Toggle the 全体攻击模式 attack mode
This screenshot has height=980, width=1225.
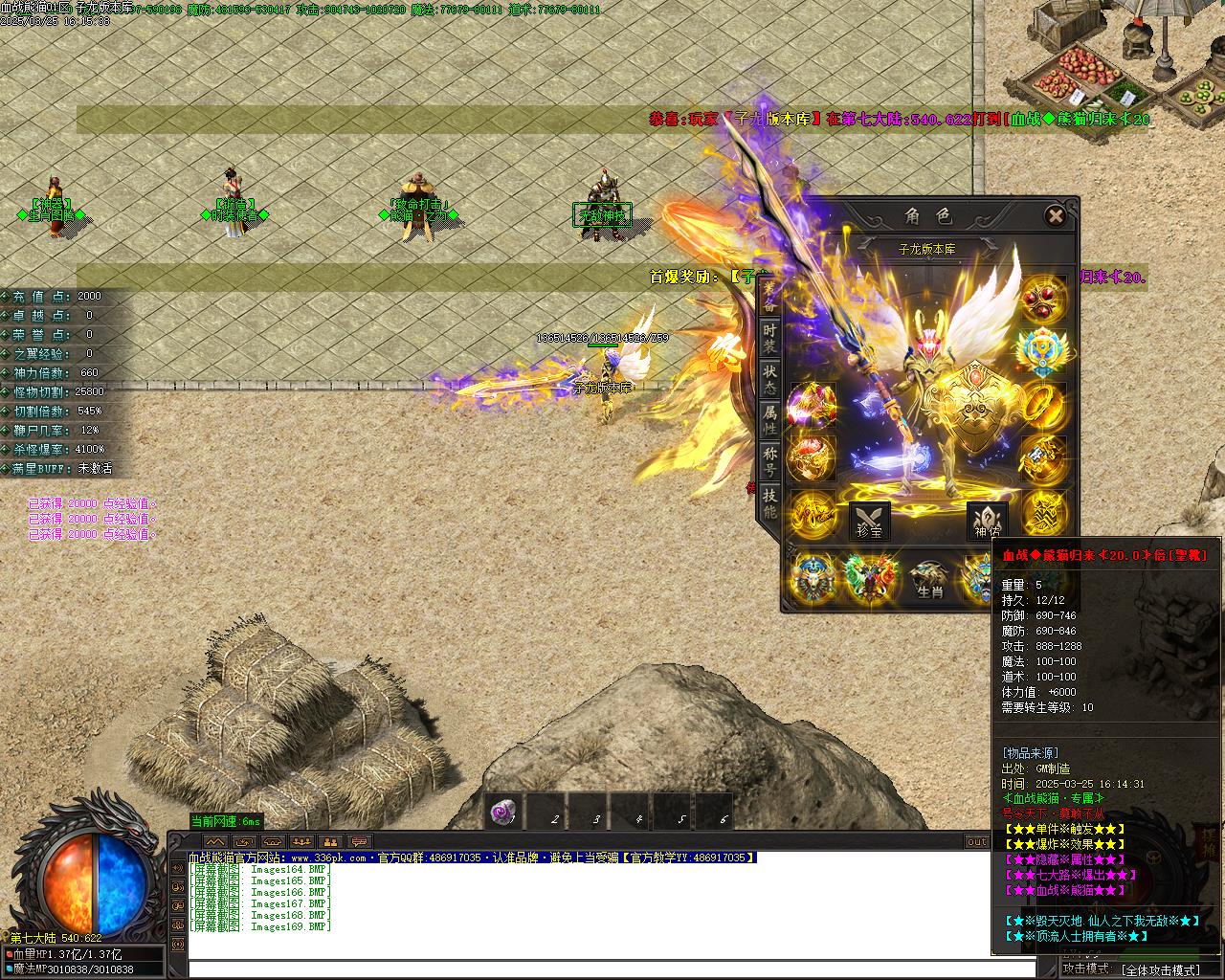pos(1160,969)
